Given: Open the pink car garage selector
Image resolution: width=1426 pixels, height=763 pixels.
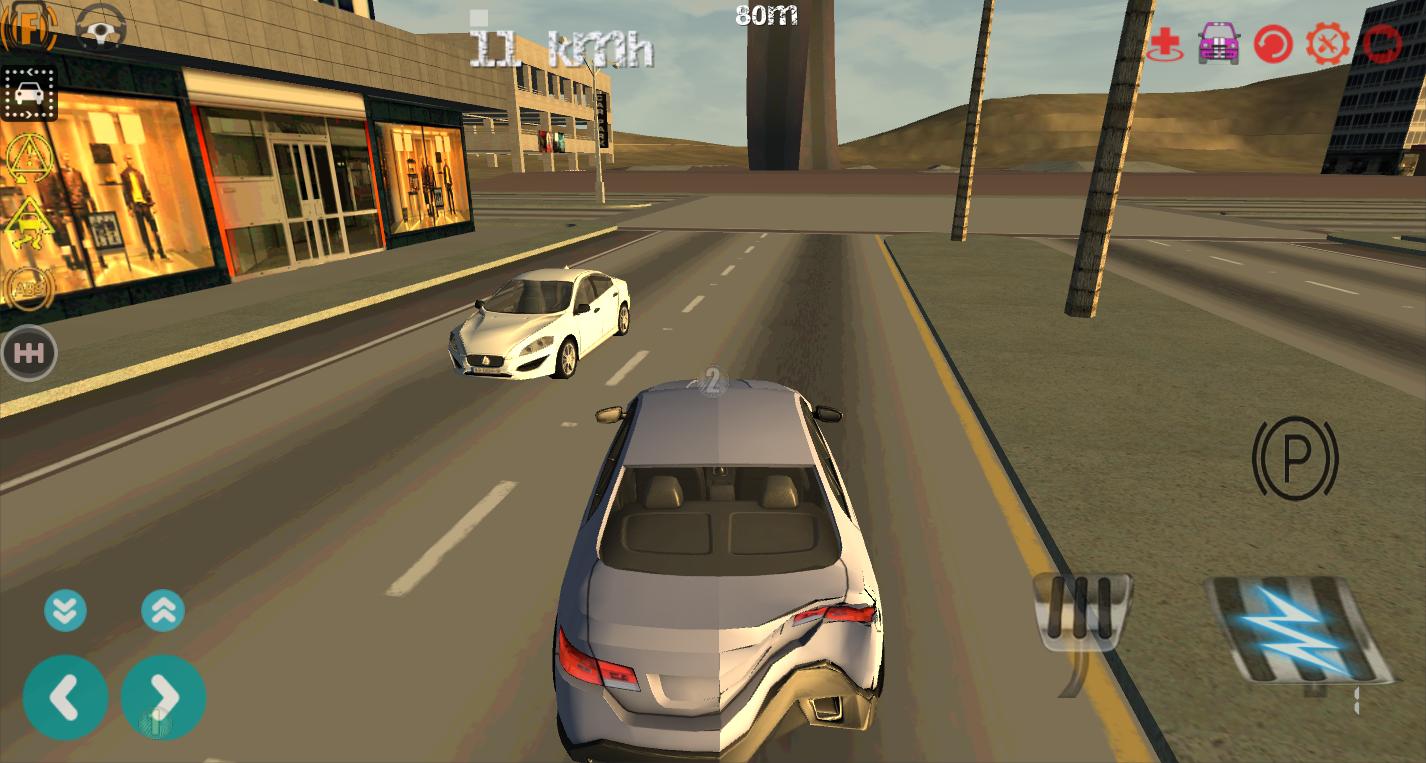Looking at the screenshot, I should [x=1217, y=43].
